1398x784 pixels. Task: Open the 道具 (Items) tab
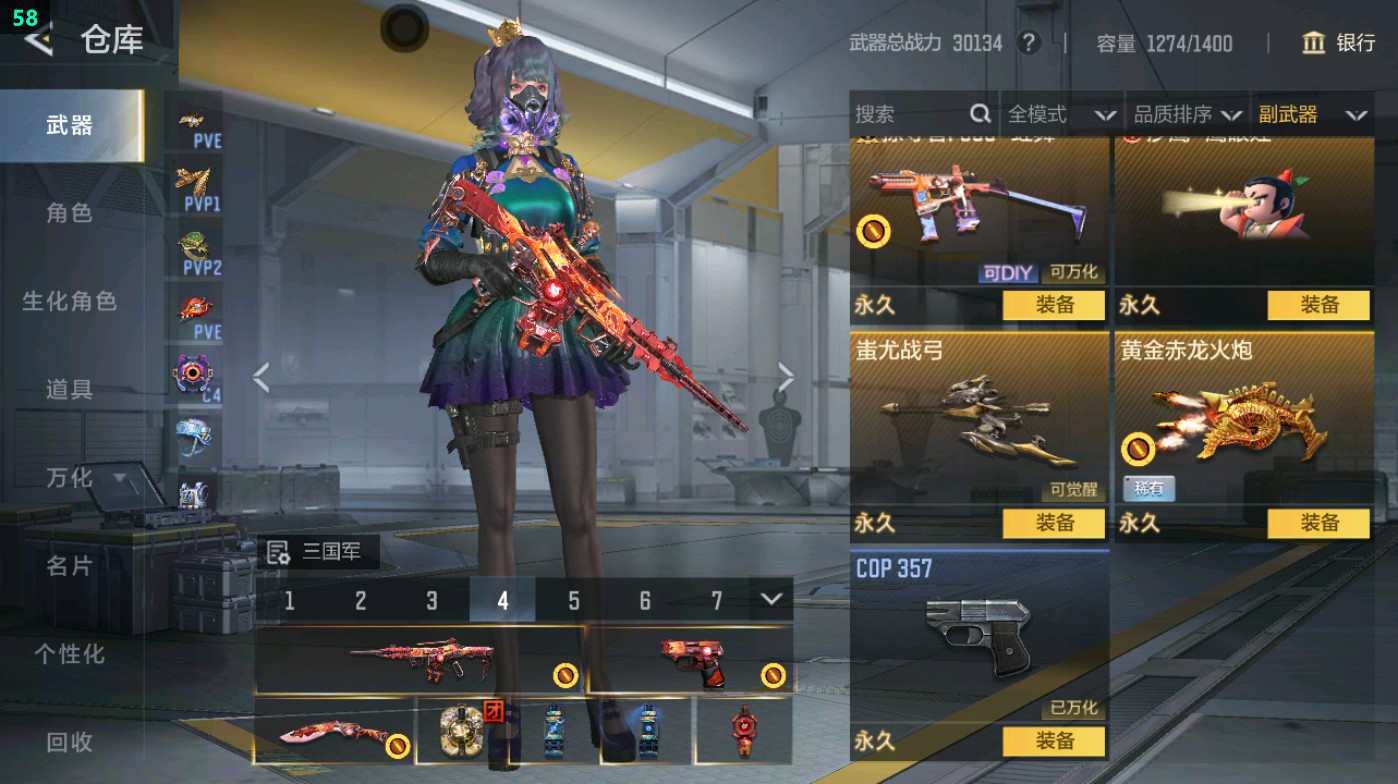70,389
